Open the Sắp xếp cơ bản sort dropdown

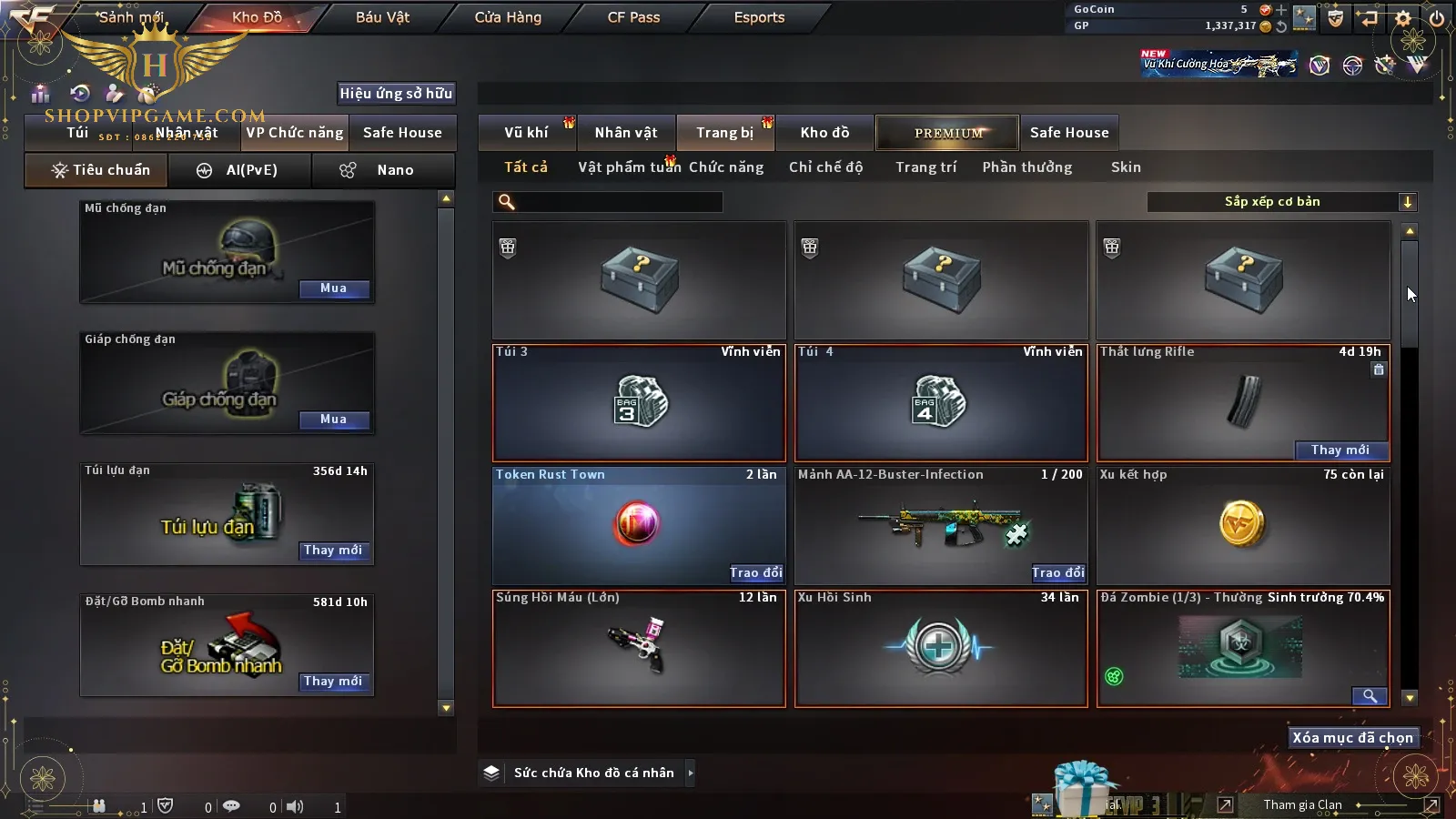(x=1280, y=202)
